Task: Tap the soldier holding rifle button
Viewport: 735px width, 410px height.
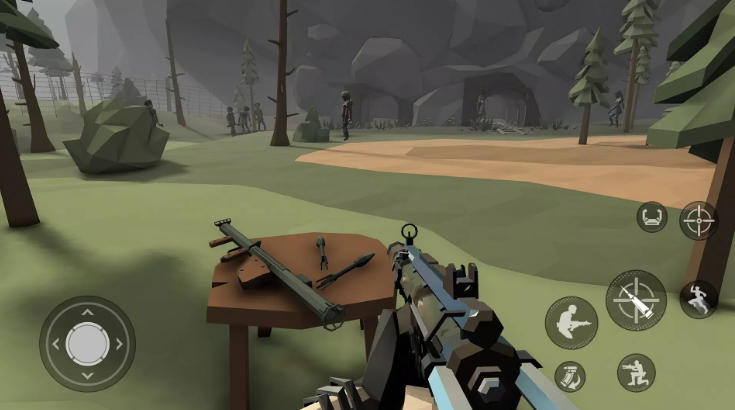Action: (x=571, y=323)
